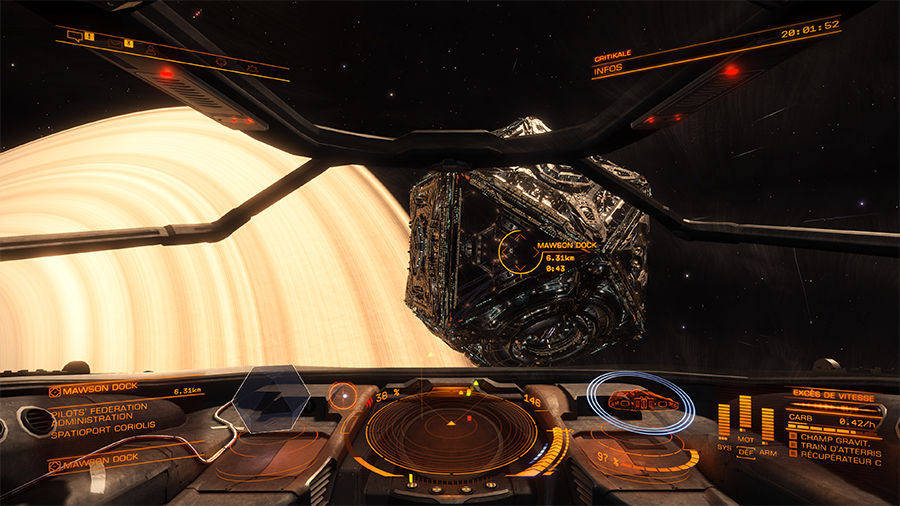The height and width of the screenshot is (506, 900).
Task: Boost power to SYS
Action: [x=724, y=446]
